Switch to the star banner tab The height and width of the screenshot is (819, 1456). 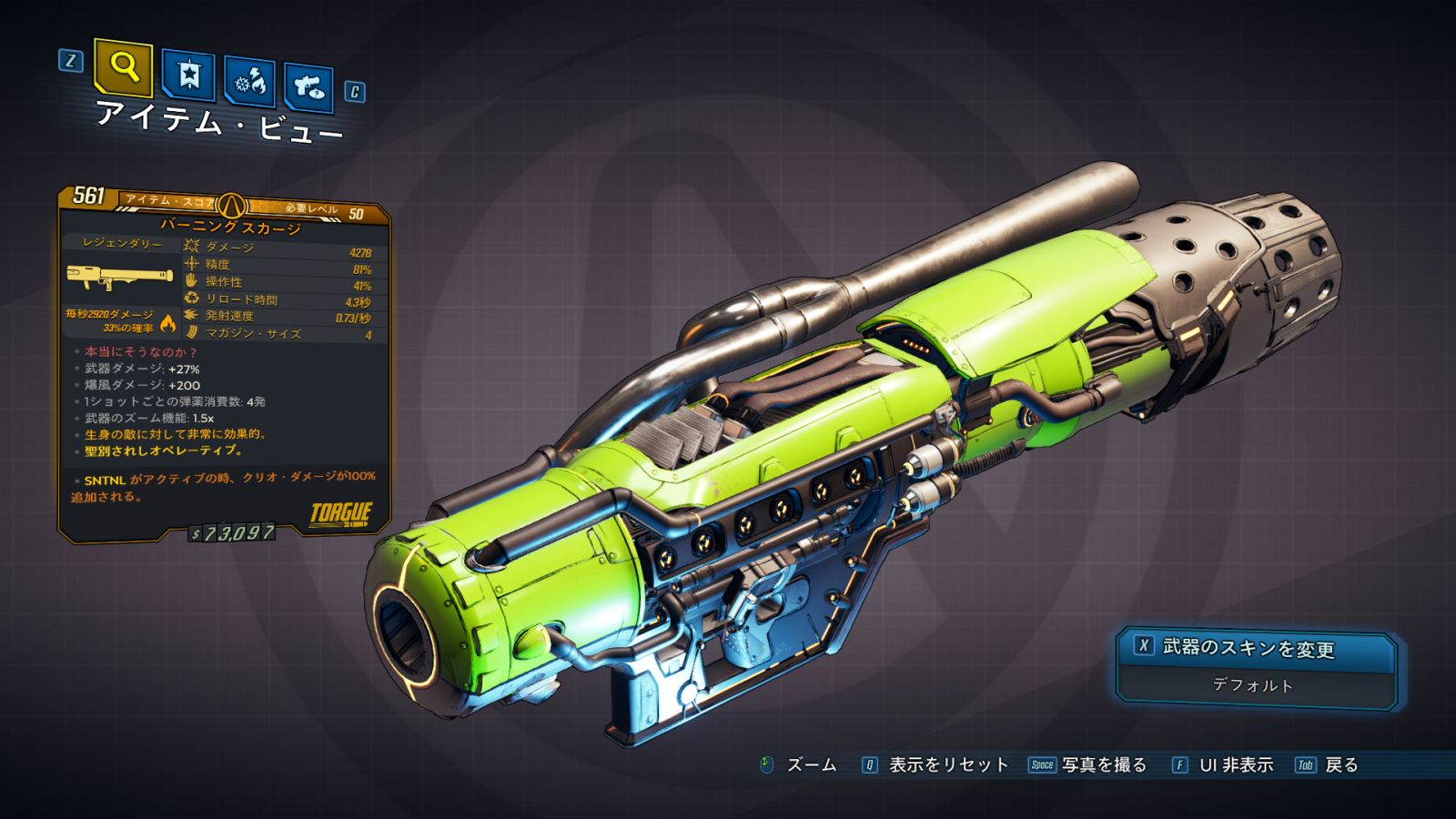pos(187,76)
